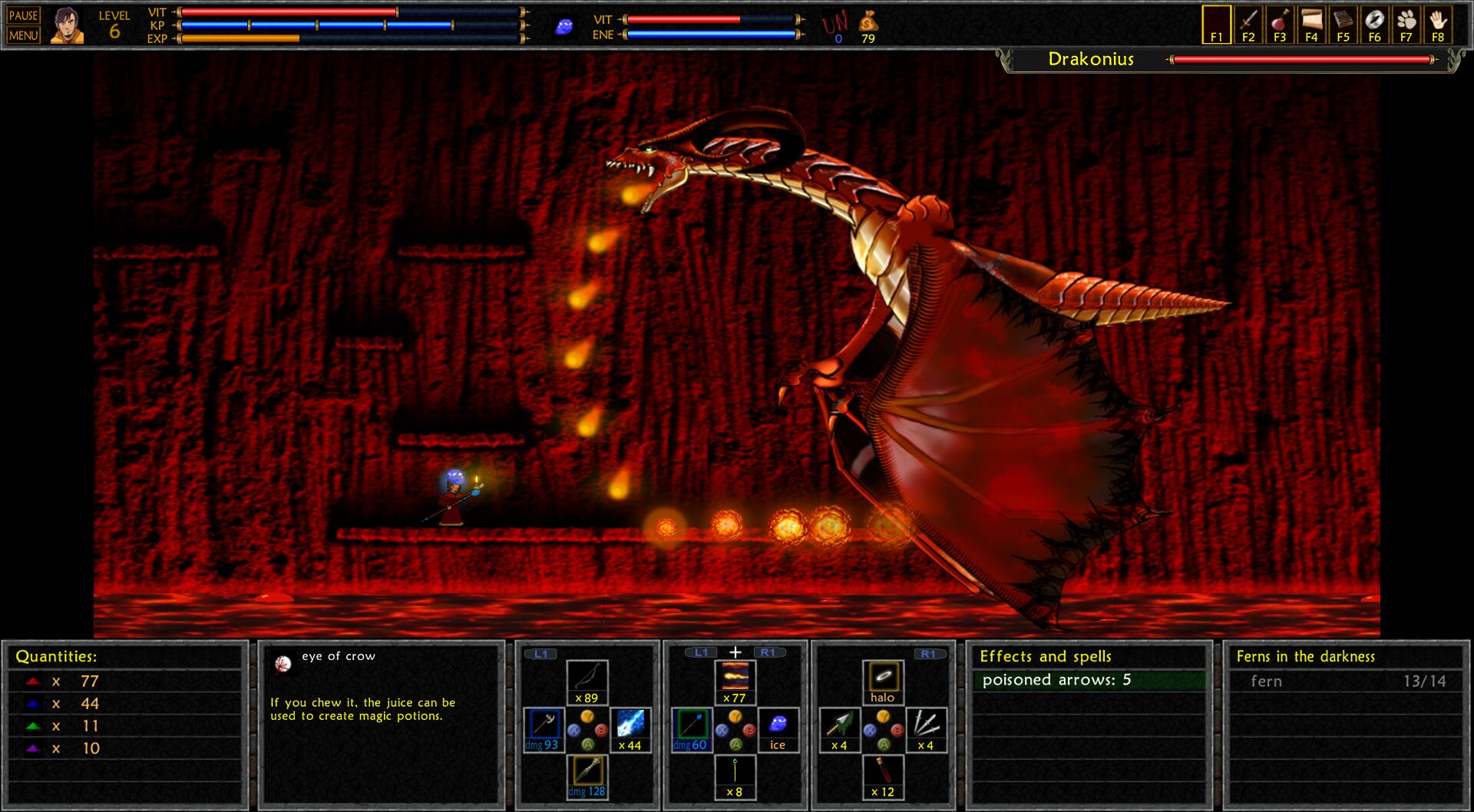
Task: Select the fire spell slot with 77 charges
Action: pos(735,682)
